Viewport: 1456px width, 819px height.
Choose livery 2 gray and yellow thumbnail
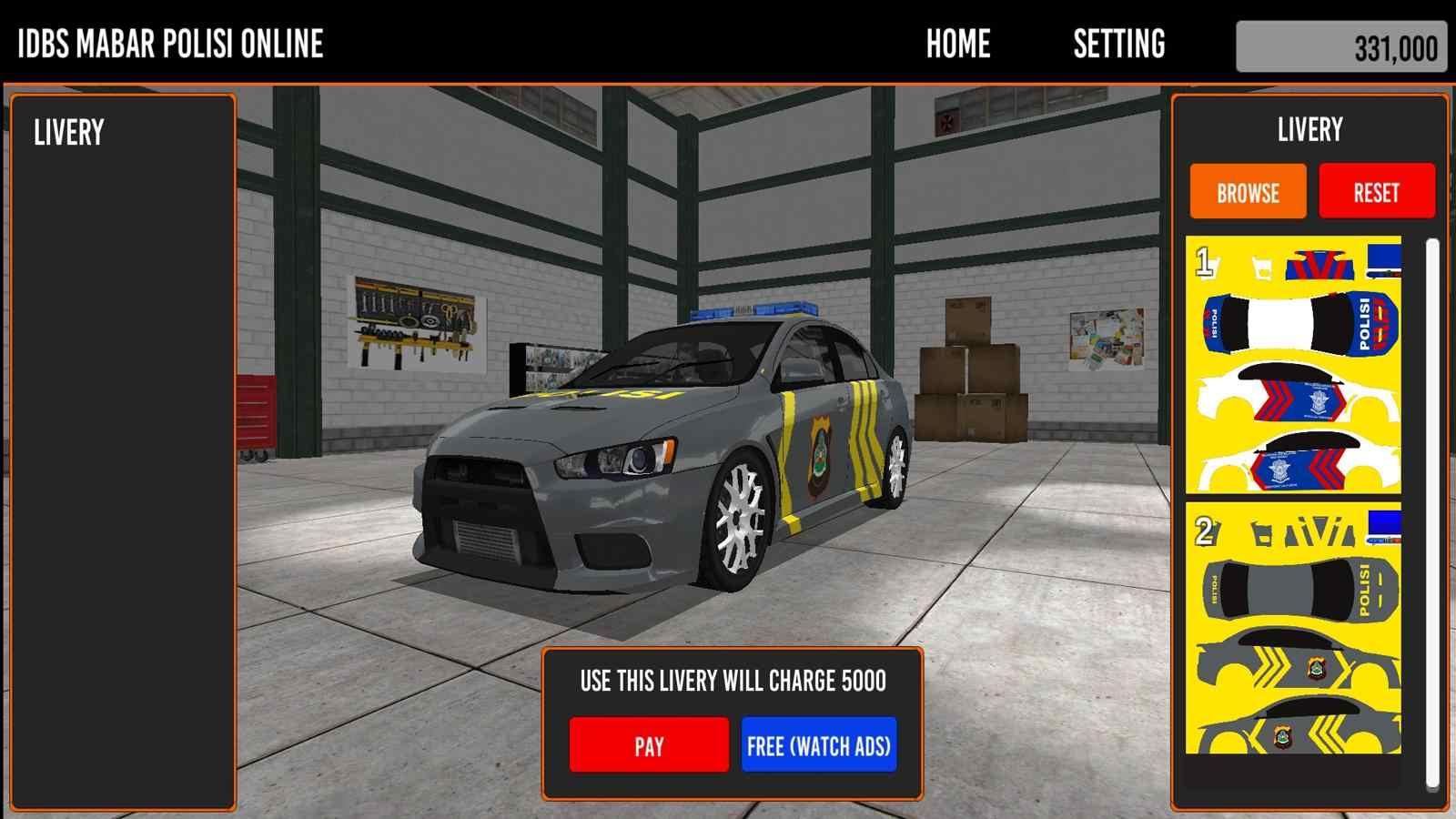pyautogui.click(x=1293, y=628)
